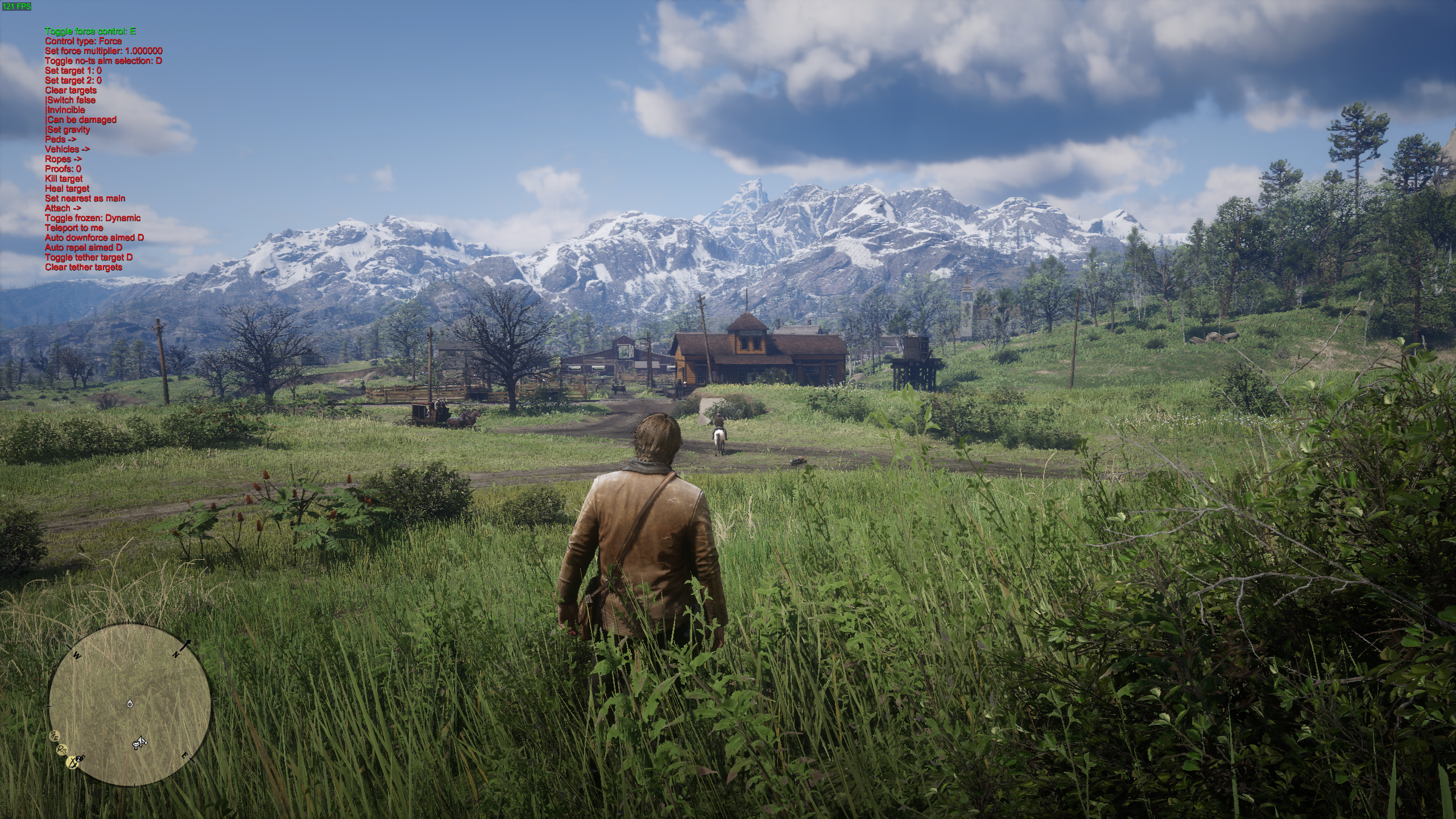Select Heal target in the list

tap(67, 188)
